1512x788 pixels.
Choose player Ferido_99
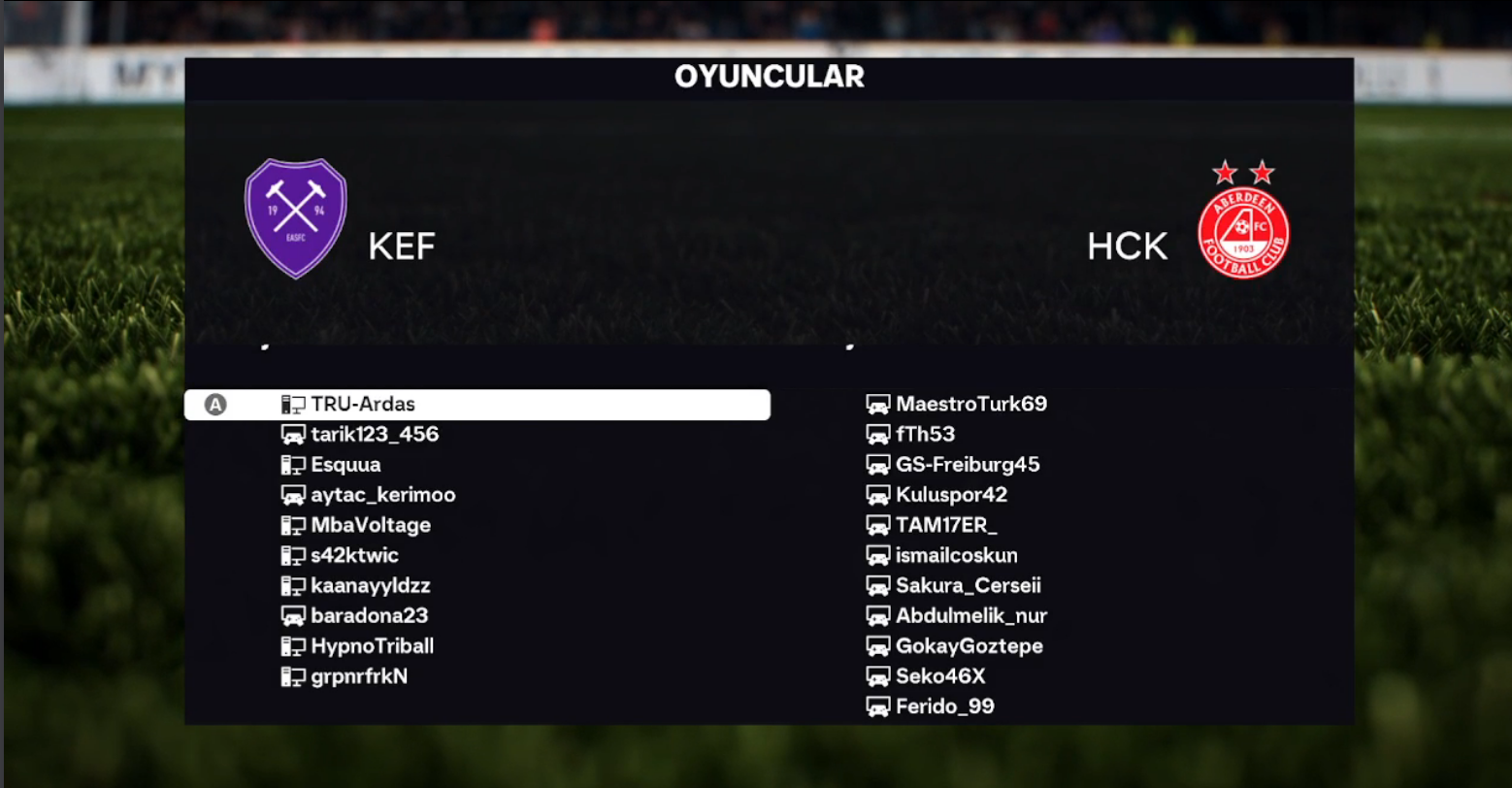tap(944, 706)
